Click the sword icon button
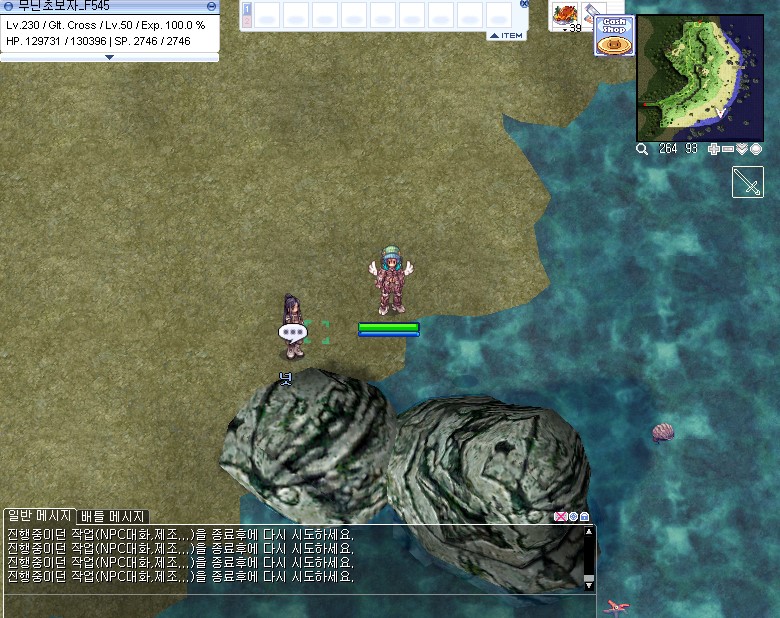The height and width of the screenshot is (618, 780). [748, 182]
